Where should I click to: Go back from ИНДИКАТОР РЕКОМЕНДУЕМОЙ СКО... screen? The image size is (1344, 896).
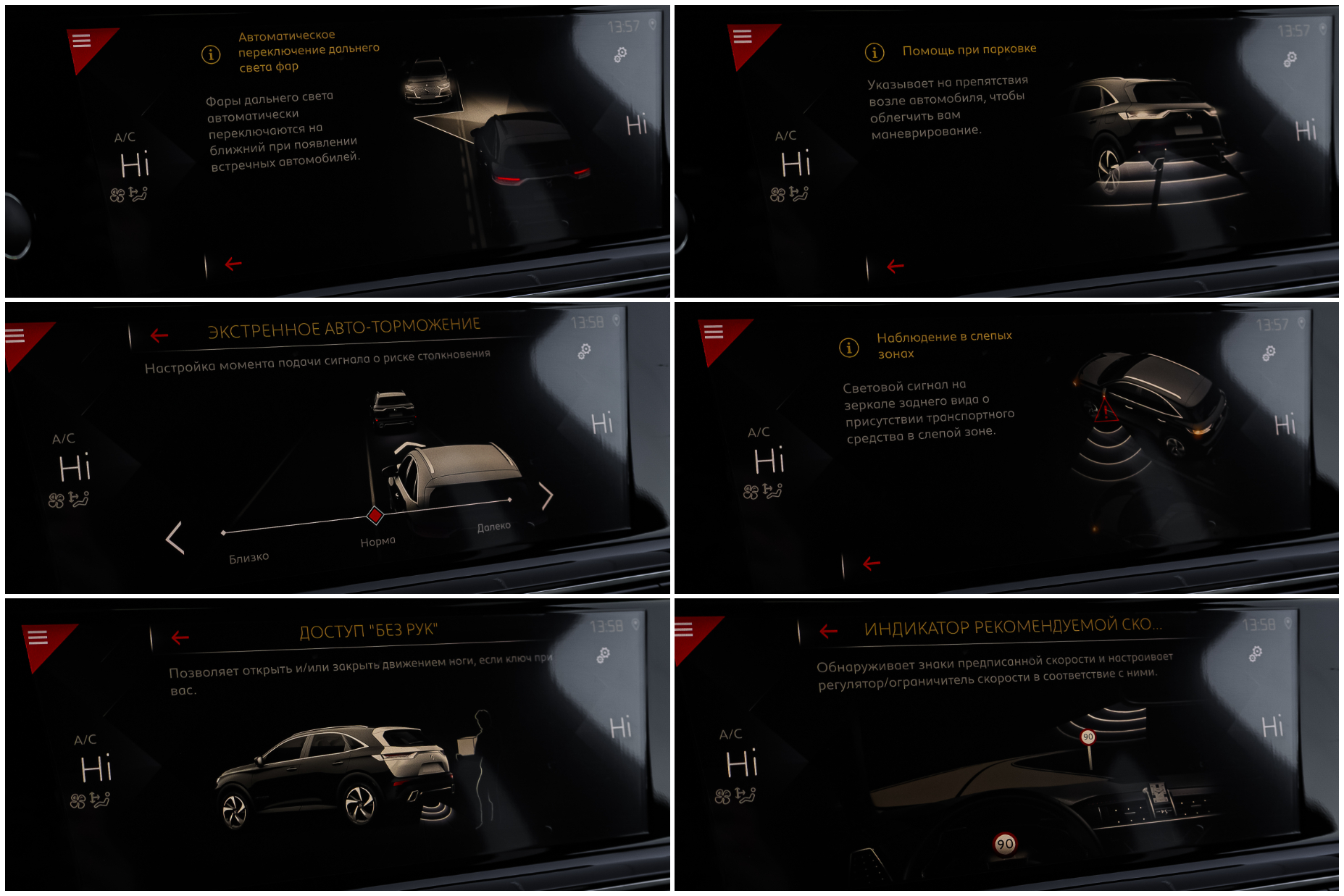tap(828, 632)
